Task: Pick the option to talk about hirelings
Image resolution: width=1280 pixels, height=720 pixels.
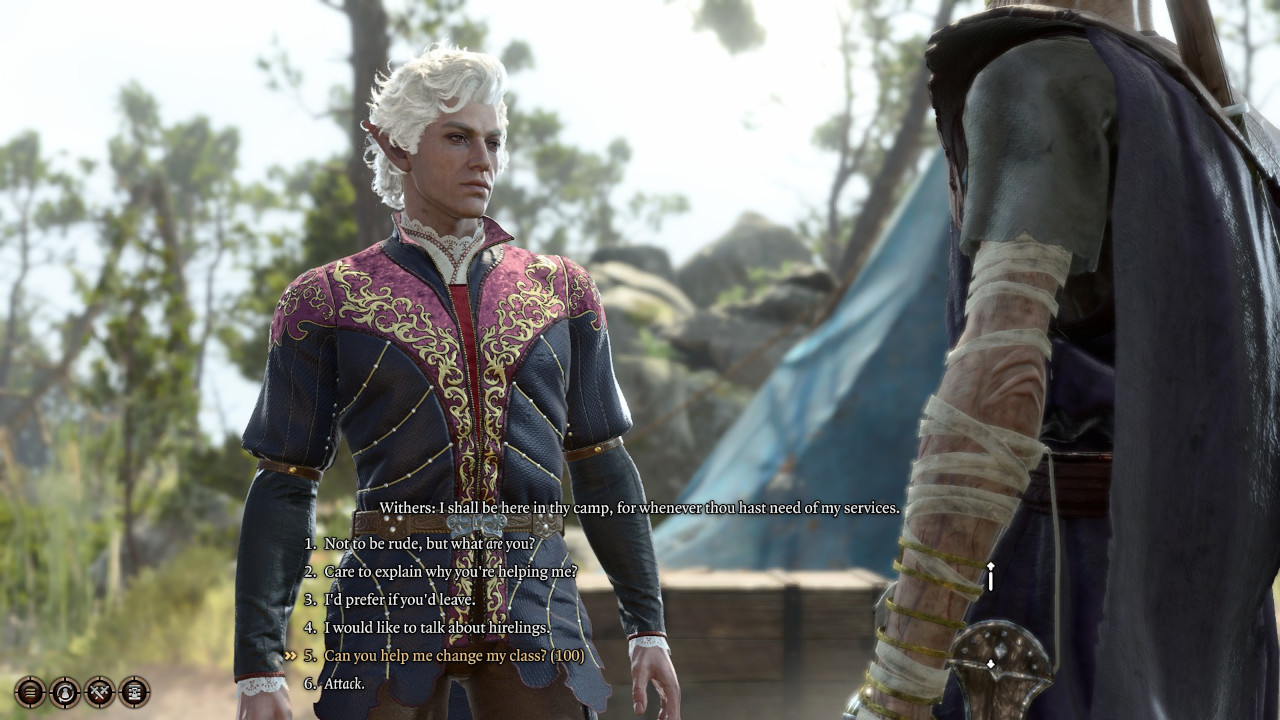Action: tap(436, 628)
